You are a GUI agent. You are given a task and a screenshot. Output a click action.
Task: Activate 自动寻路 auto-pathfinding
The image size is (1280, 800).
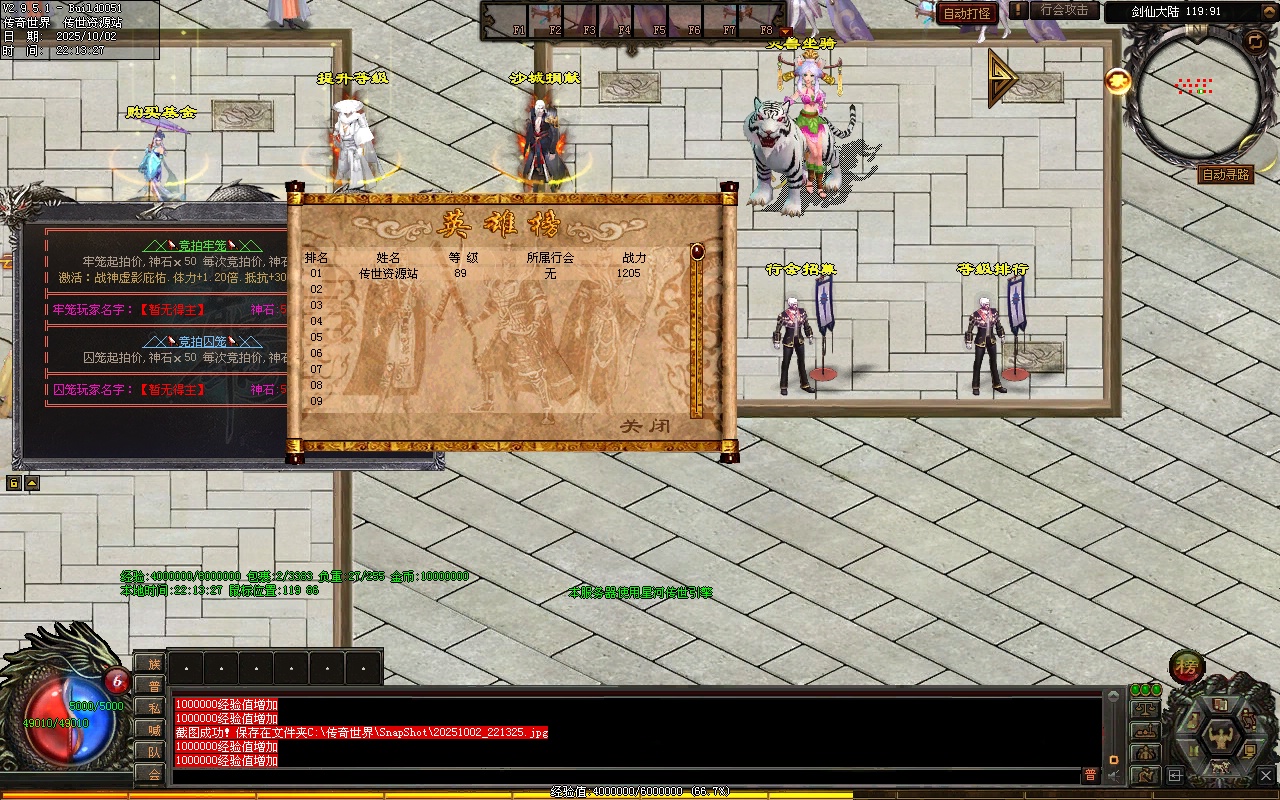tap(1226, 175)
